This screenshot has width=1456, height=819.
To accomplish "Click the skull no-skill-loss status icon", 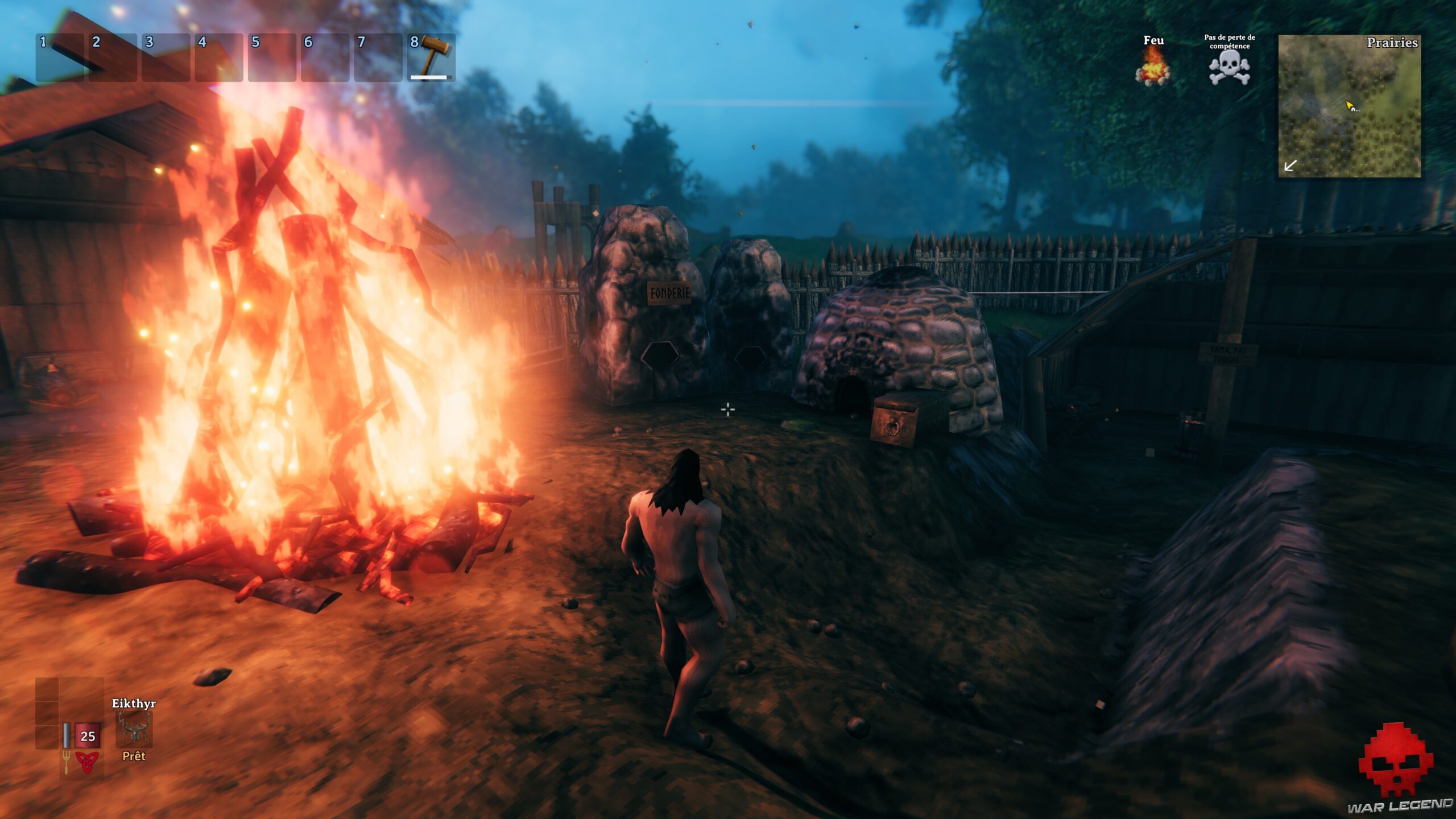I will [1229, 68].
